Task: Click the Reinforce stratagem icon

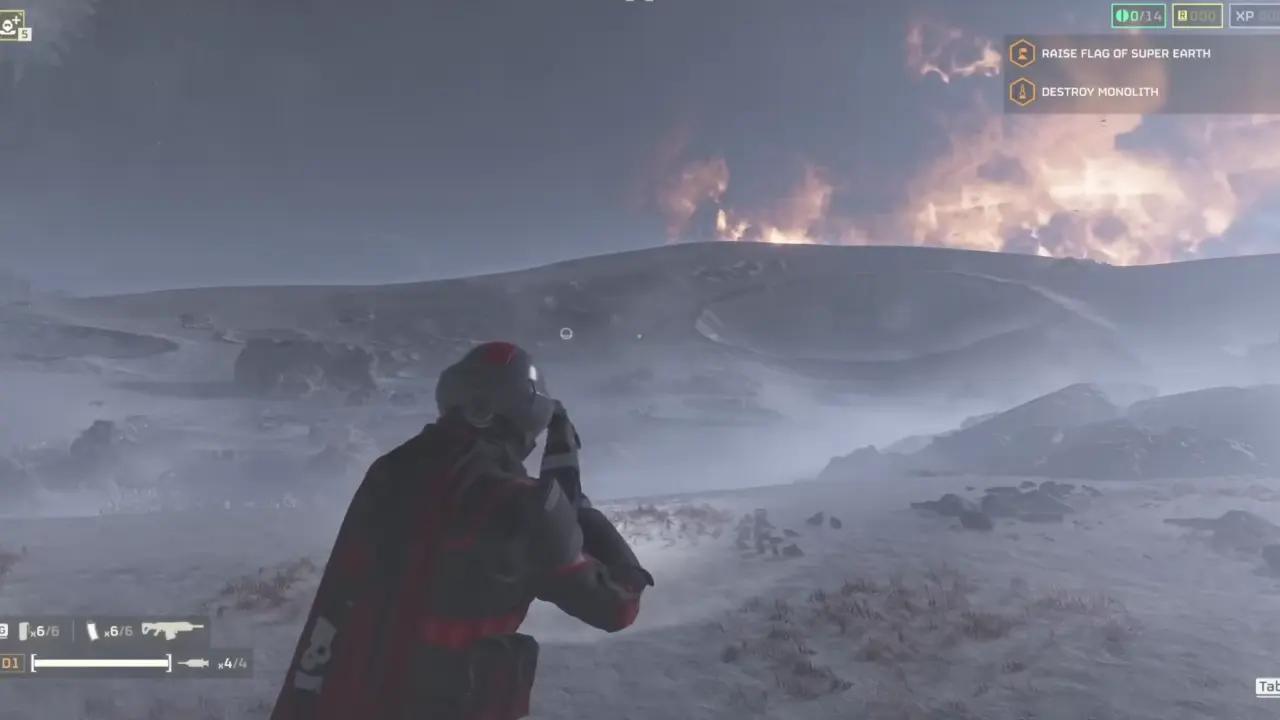Action: (11, 24)
